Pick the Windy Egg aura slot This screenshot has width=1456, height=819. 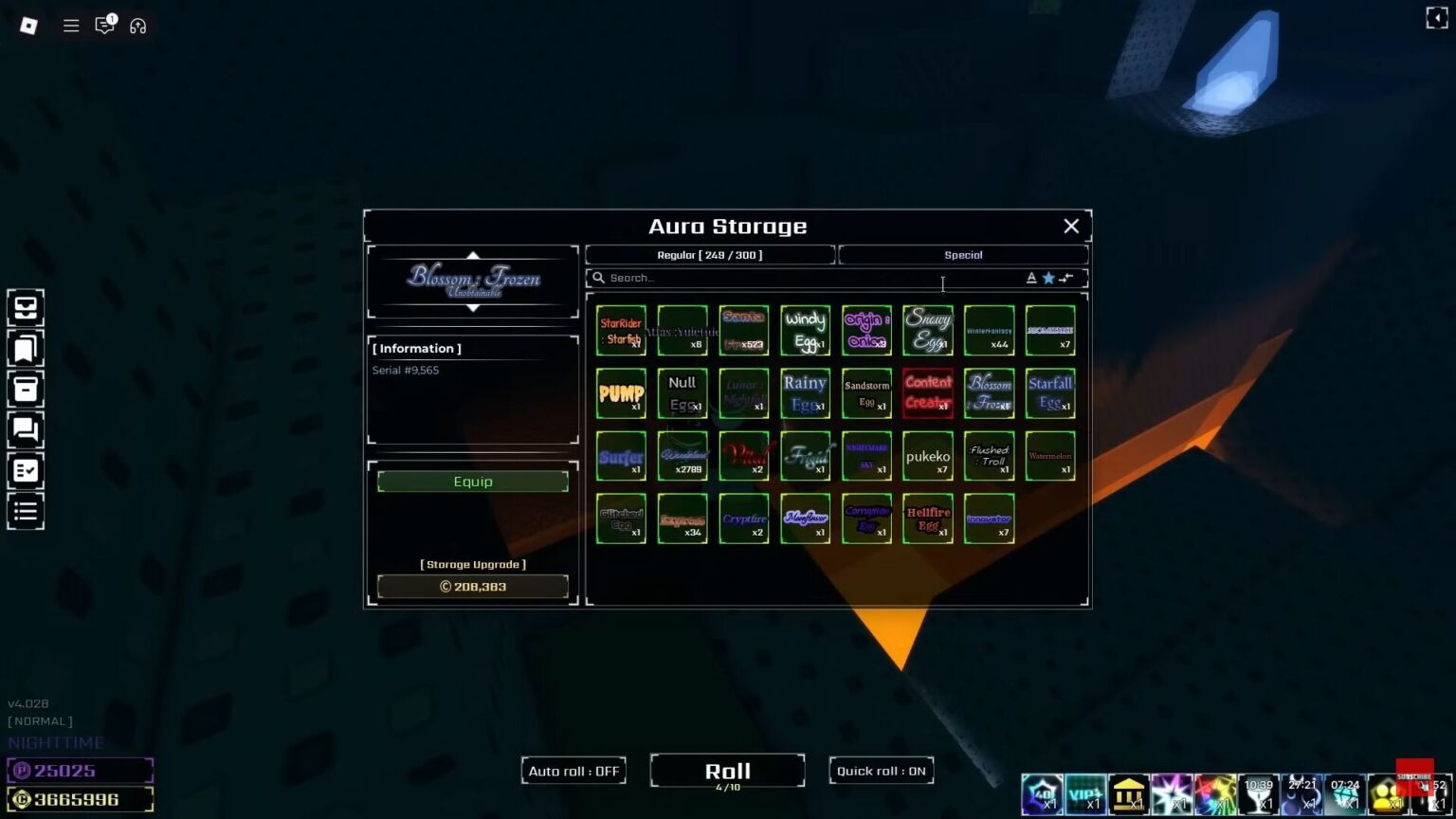(805, 330)
